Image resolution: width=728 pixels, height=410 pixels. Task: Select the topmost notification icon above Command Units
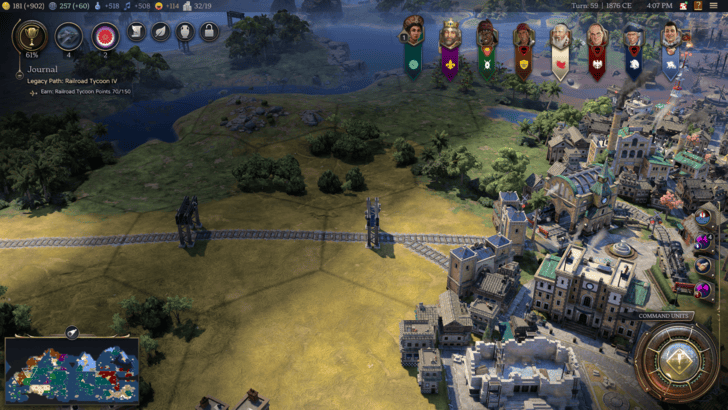(704, 216)
